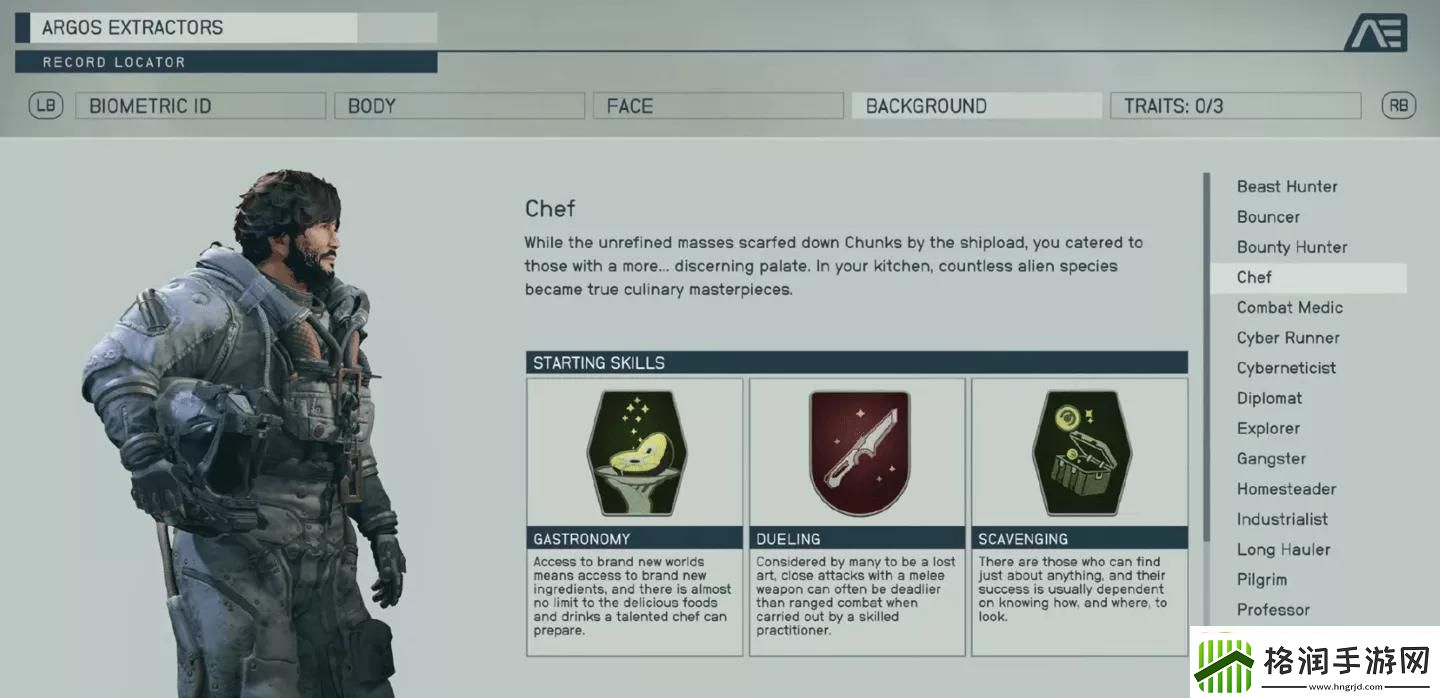
Task: Pick the Long Hauler background
Action: click(x=1283, y=549)
